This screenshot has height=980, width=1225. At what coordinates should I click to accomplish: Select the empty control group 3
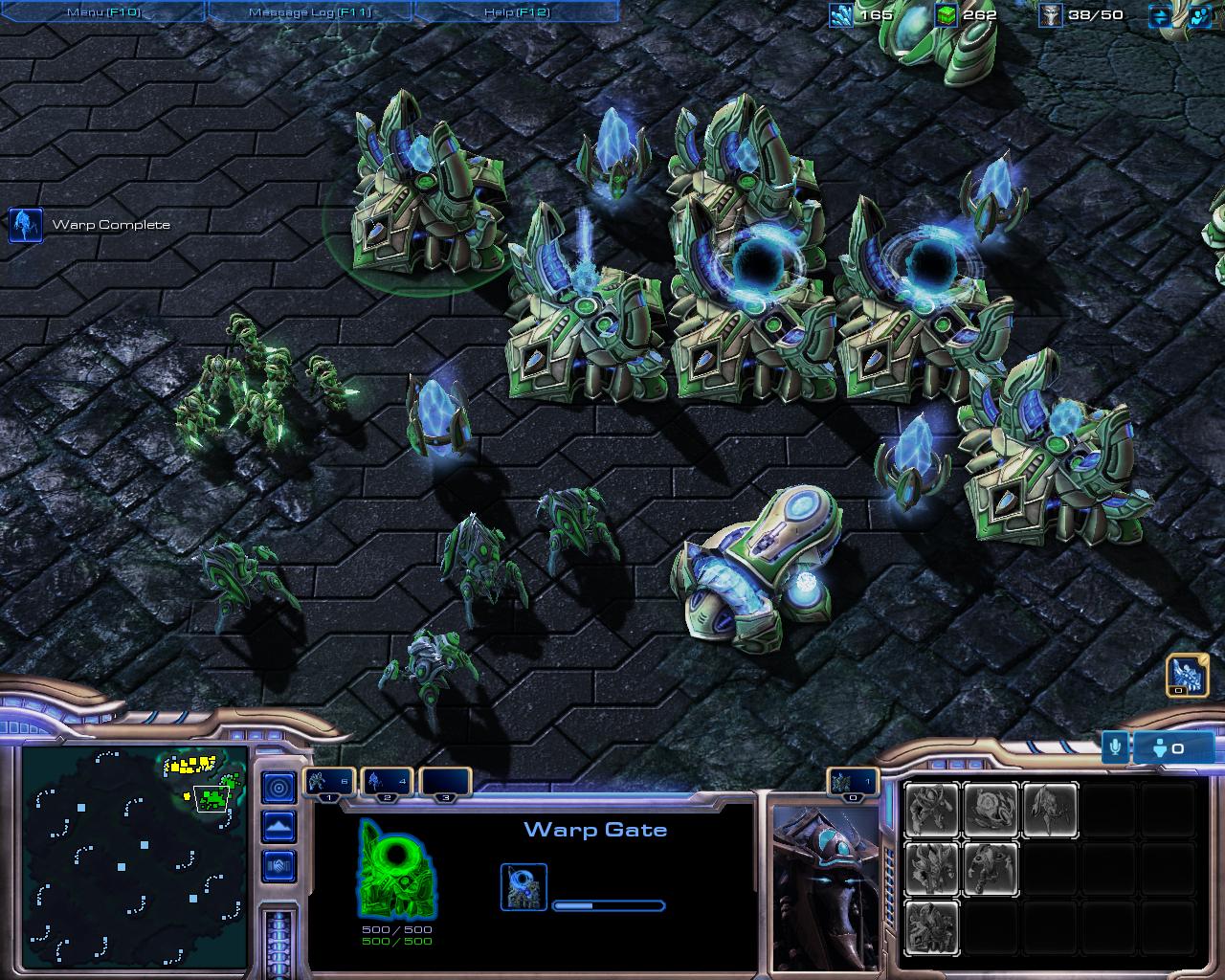tap(445, 783)
